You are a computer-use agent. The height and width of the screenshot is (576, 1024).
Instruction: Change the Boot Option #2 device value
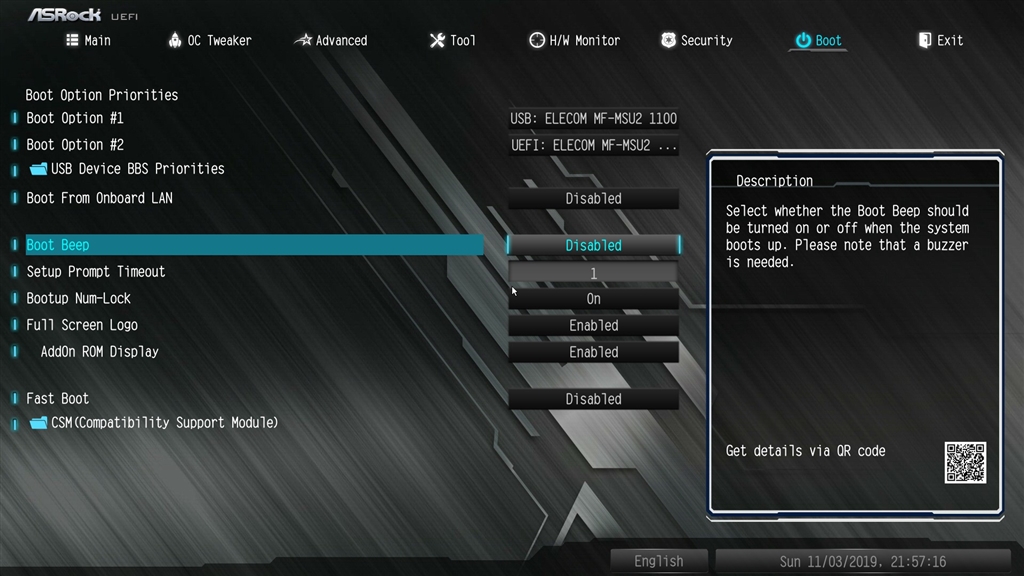pyautogui.click(x=593, y=146)
